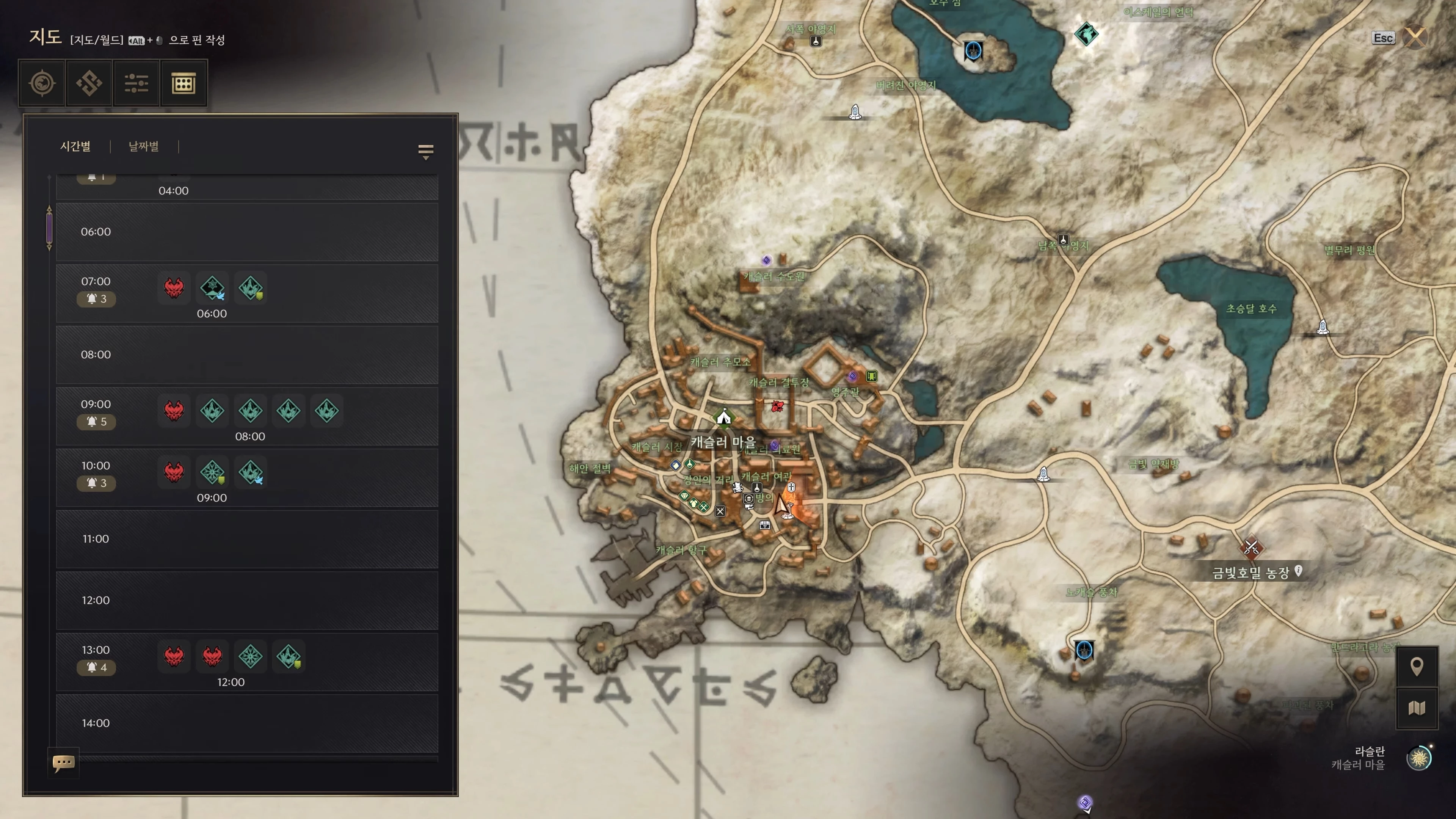Switch to the 날짜별 tab
This screenshot has height=819, width=1456.
tap(144, 146)
